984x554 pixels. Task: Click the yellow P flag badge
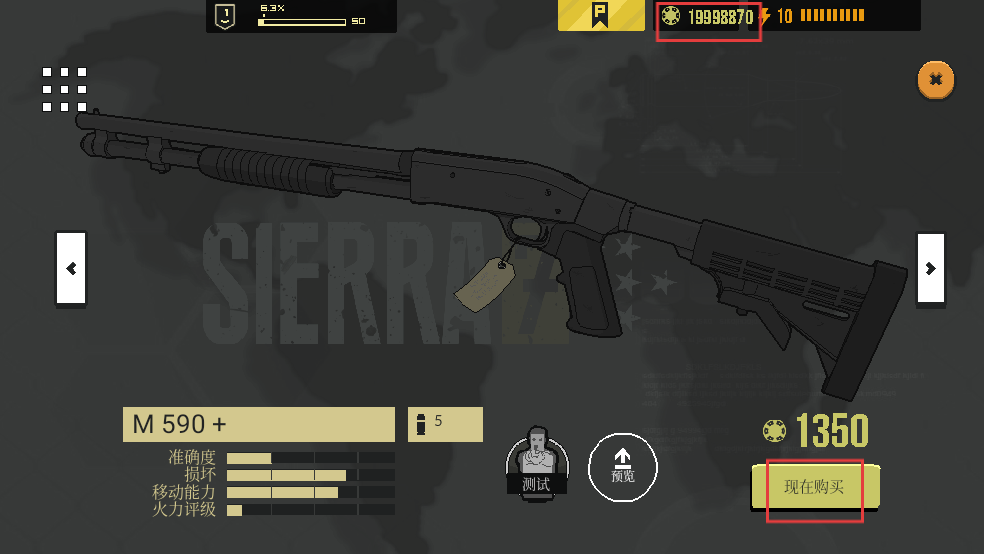pyautogui.click(x=601, y=15)
